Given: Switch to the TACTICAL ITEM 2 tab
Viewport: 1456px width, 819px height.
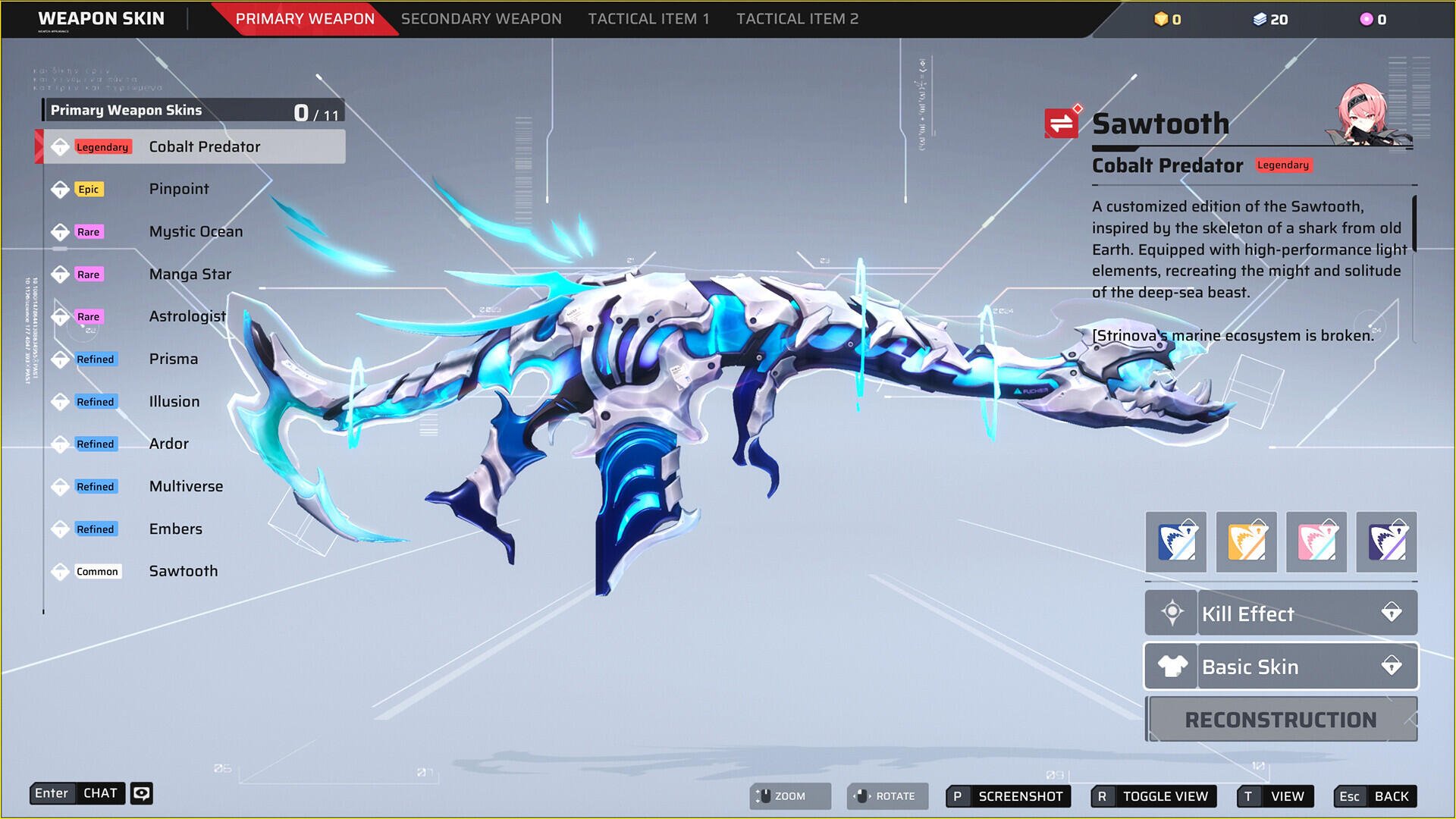Looking at the screenshot, I should [797, 18].
